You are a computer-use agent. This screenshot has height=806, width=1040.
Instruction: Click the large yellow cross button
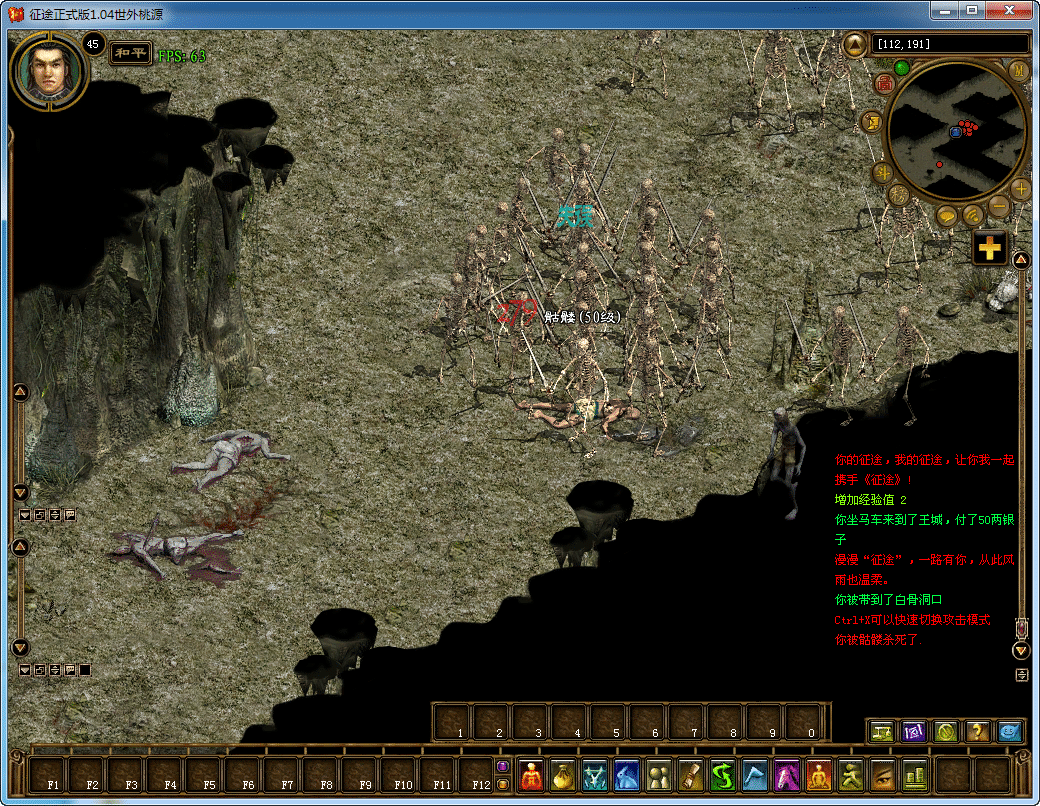(x=989, y=247)
